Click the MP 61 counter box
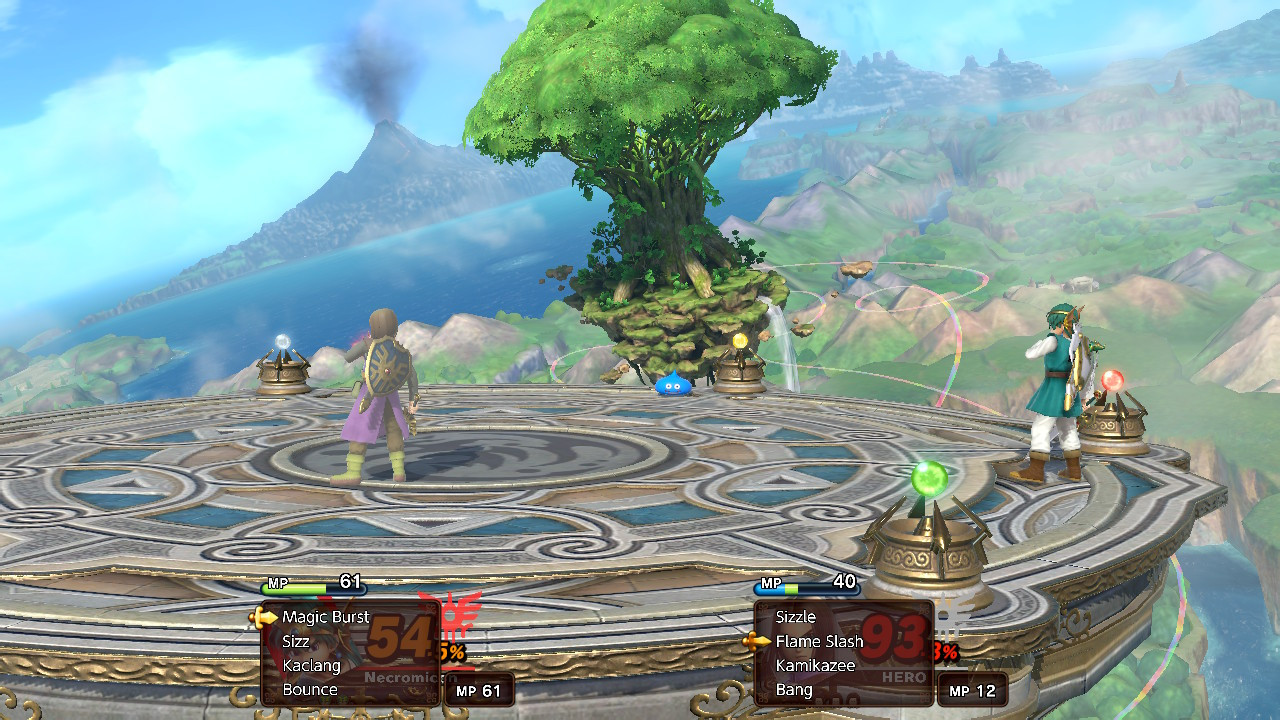 coord(480,690)
